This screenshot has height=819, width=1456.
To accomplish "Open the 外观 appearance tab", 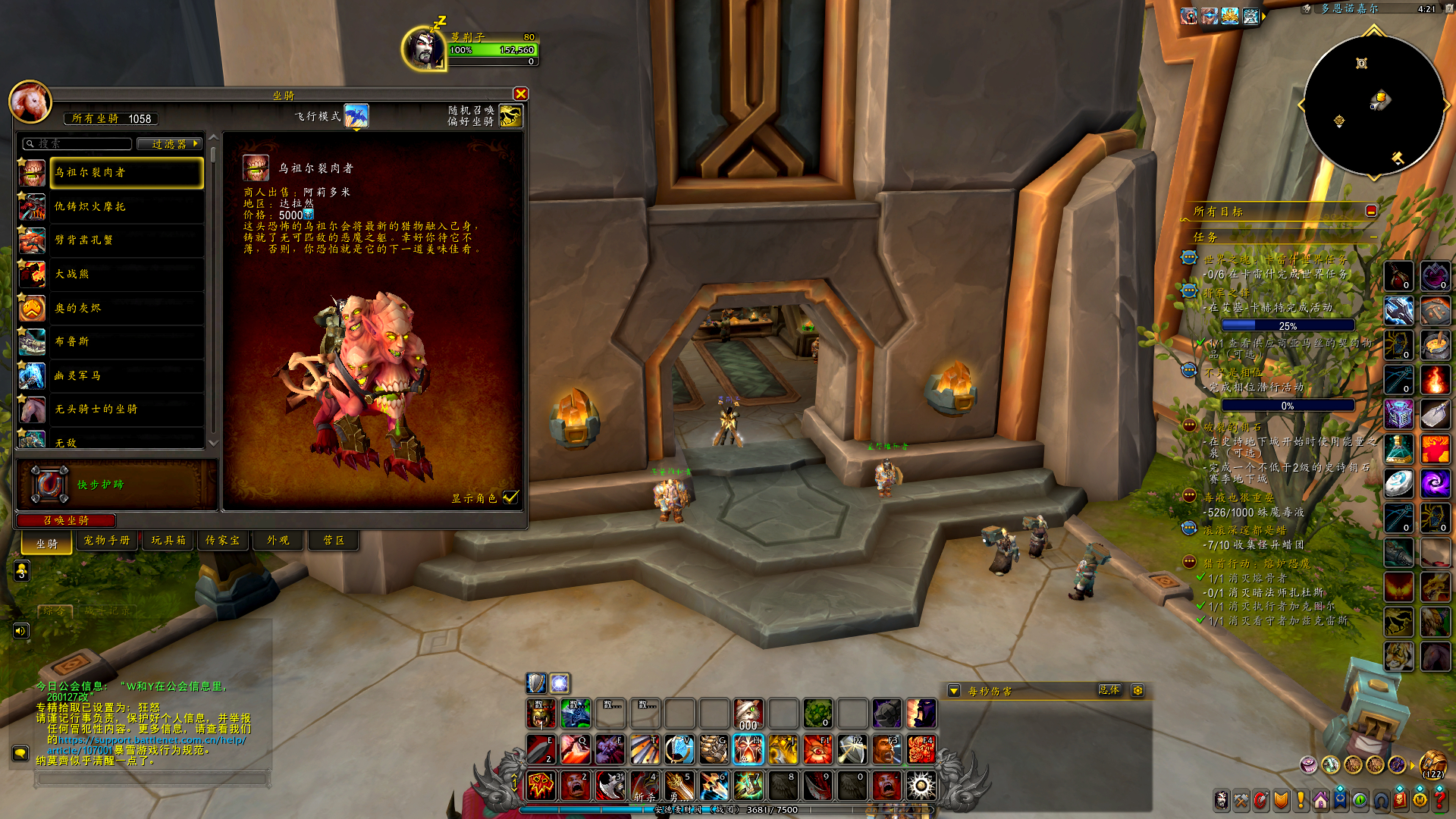I will (278, 540).
